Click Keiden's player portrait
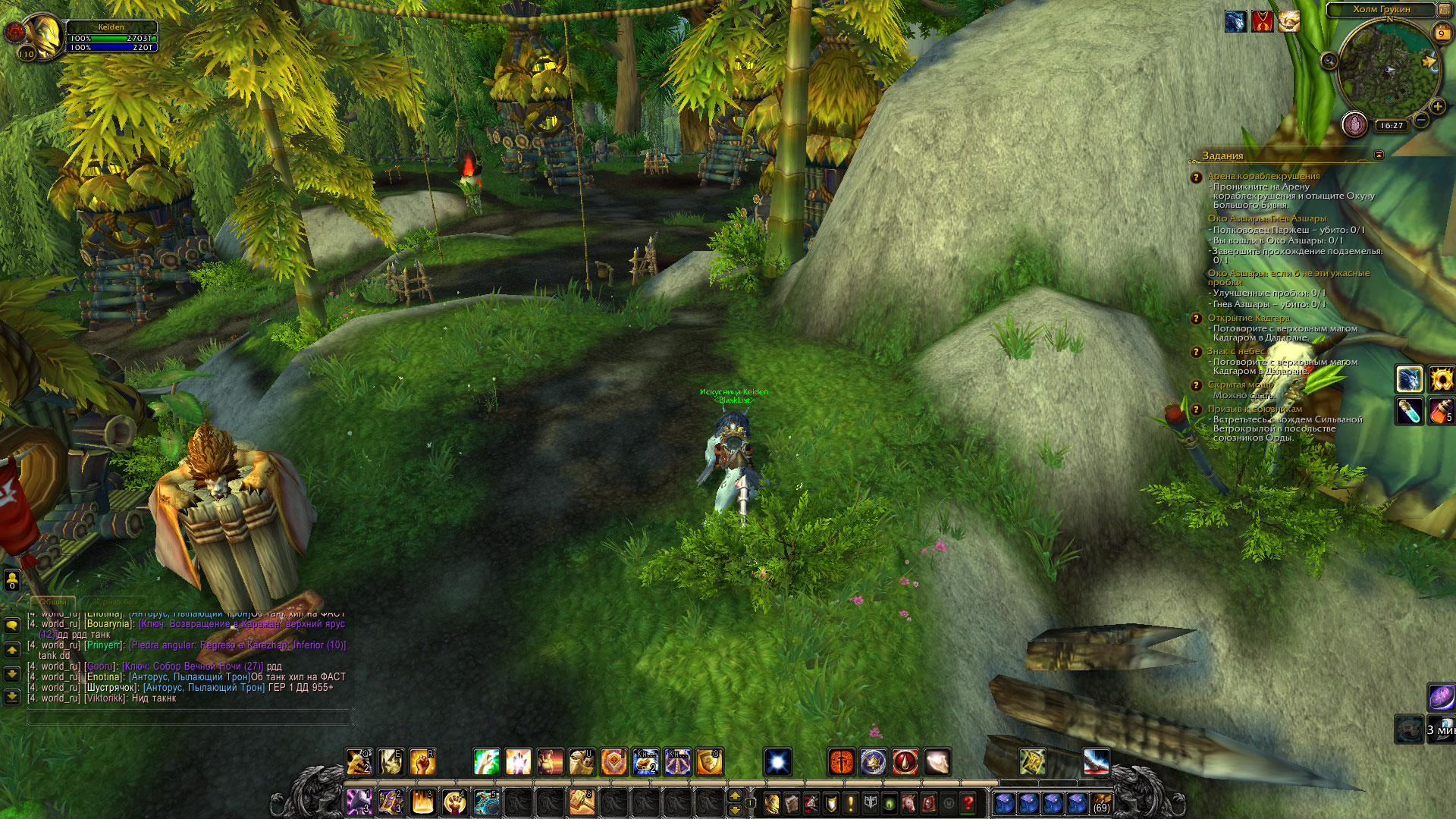This screenshot has height=819, width=1456. pyautogui.click(x=42, y=36)
